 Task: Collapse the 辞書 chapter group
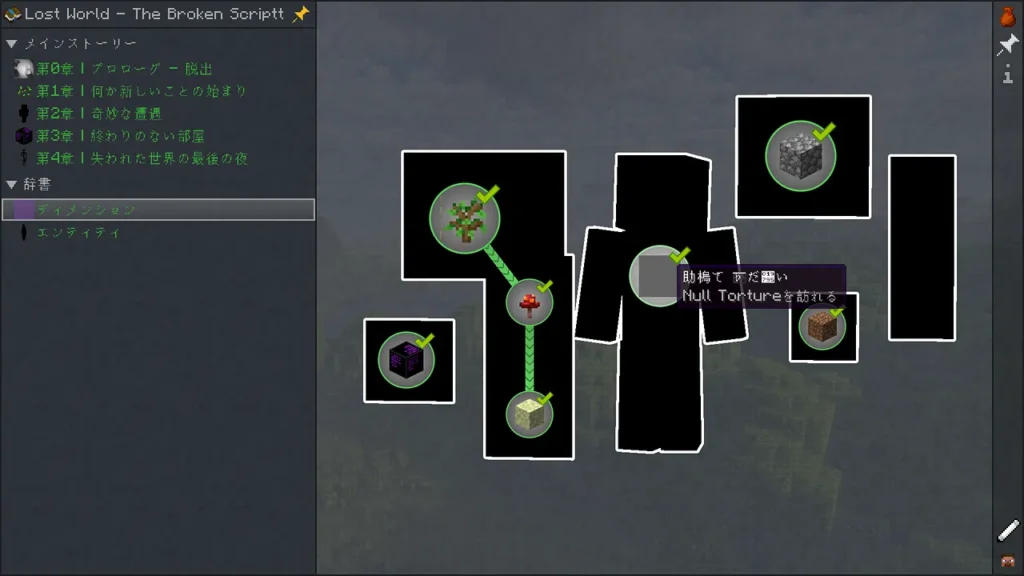click(x=11, y=184)
